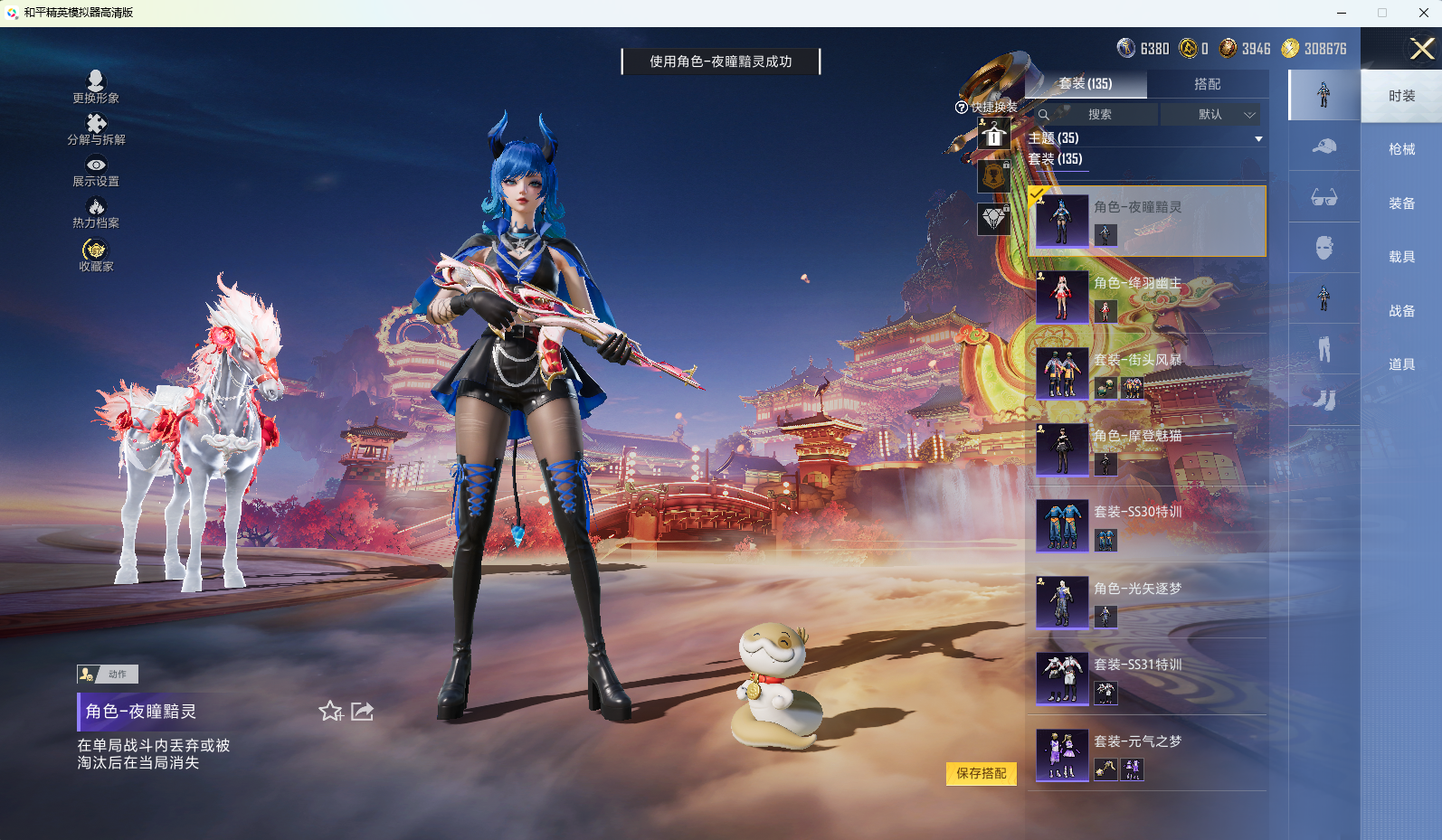The height and width of the screenshot is (840, 1442).
Task: Collapse the 主题 (35) section
Action: pyautogui.click(x=1257, y=138)
